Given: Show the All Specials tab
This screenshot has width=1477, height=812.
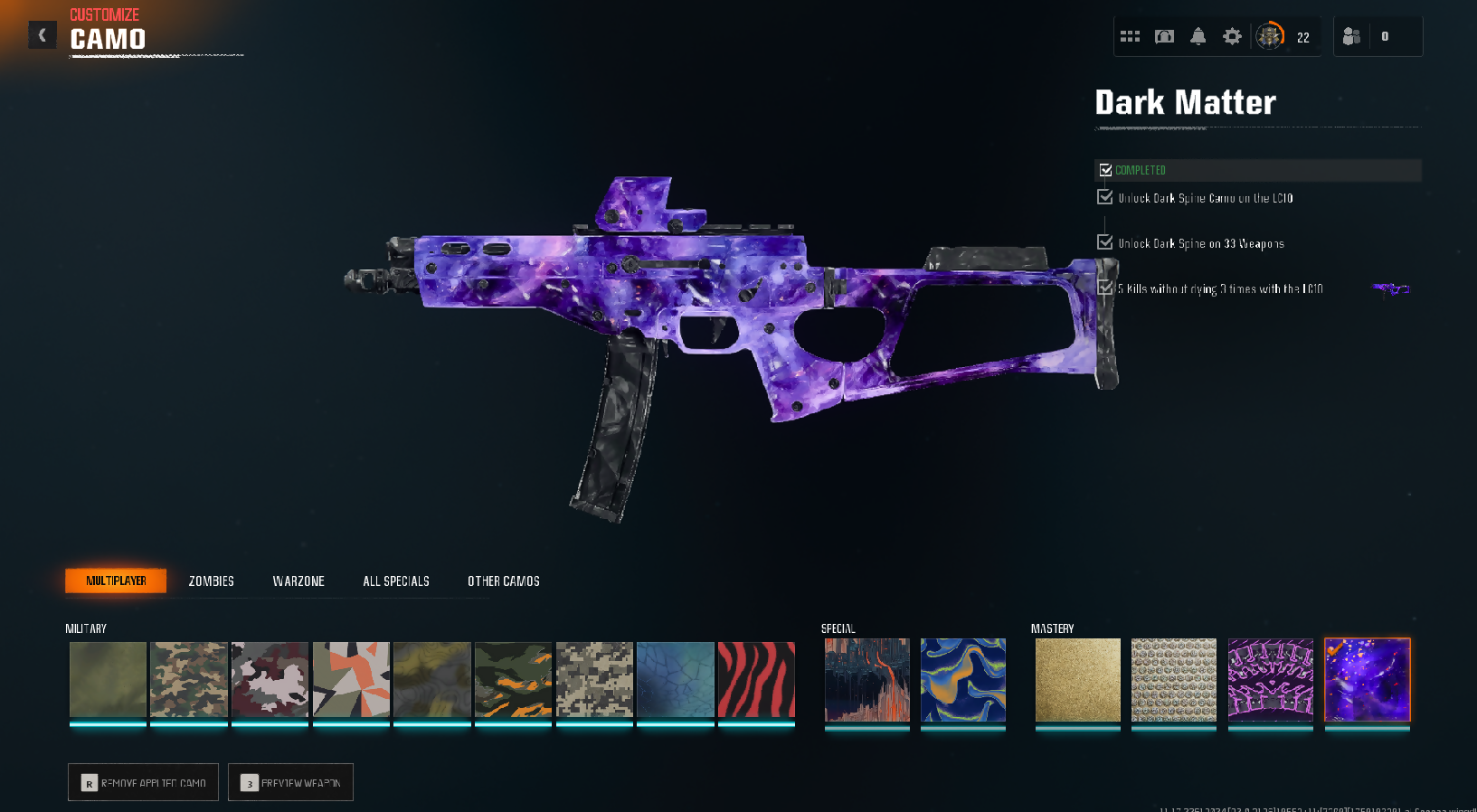Looking at the screenshot, I should click(x=396, y=581).
